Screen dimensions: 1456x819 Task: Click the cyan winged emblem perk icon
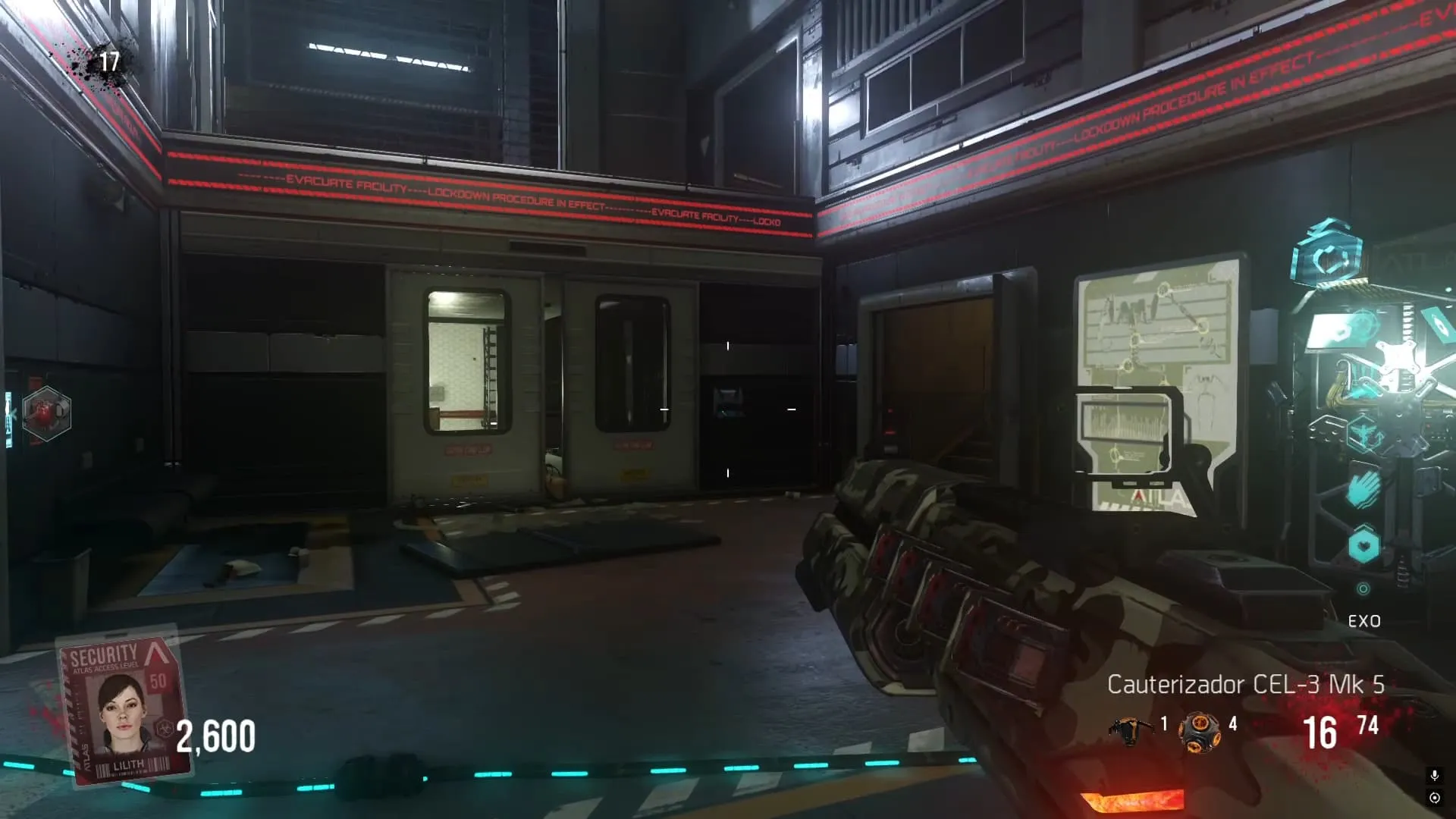[x=1364, y=435]
